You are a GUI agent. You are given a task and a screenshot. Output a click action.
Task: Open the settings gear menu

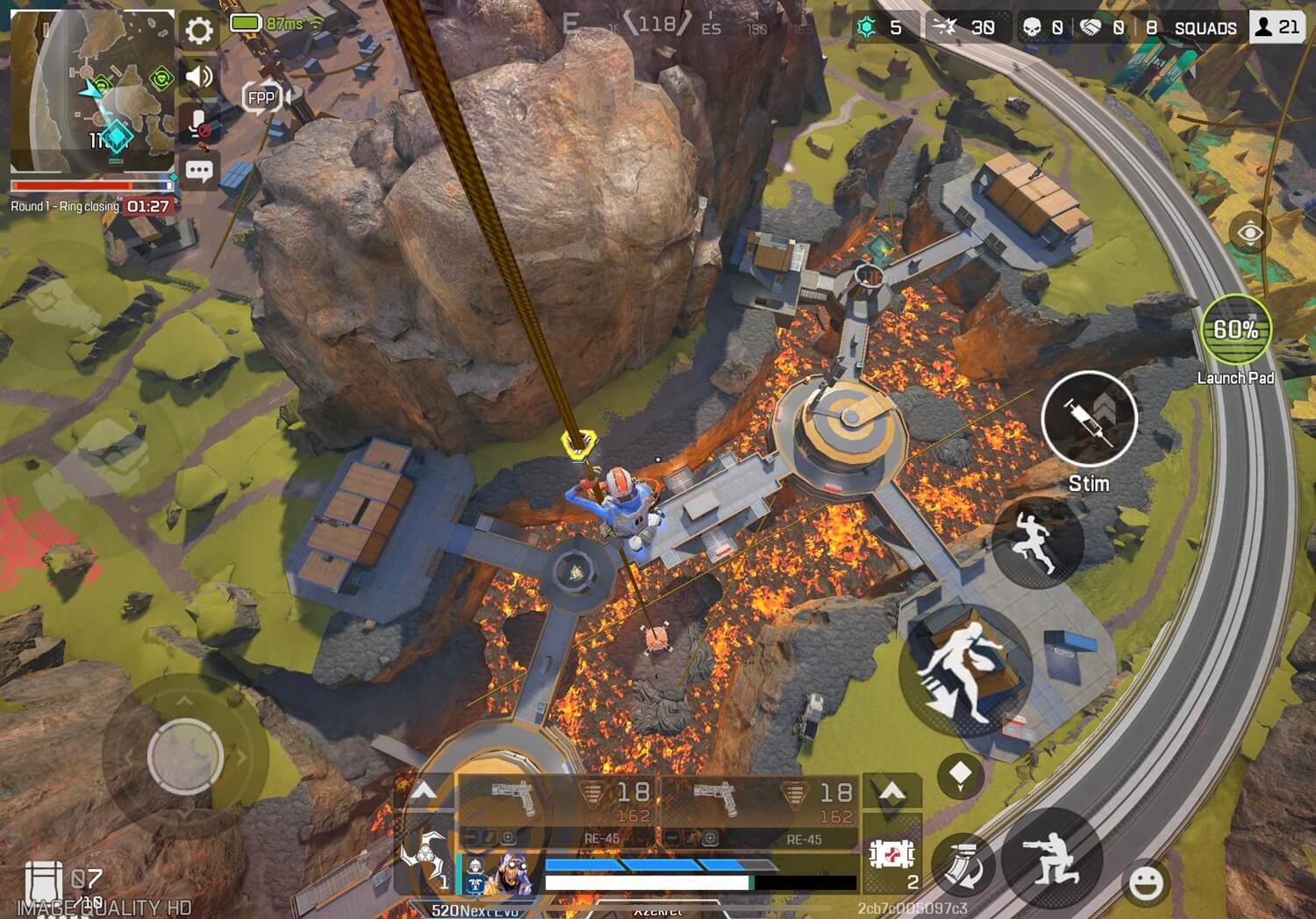click(199, 32)
